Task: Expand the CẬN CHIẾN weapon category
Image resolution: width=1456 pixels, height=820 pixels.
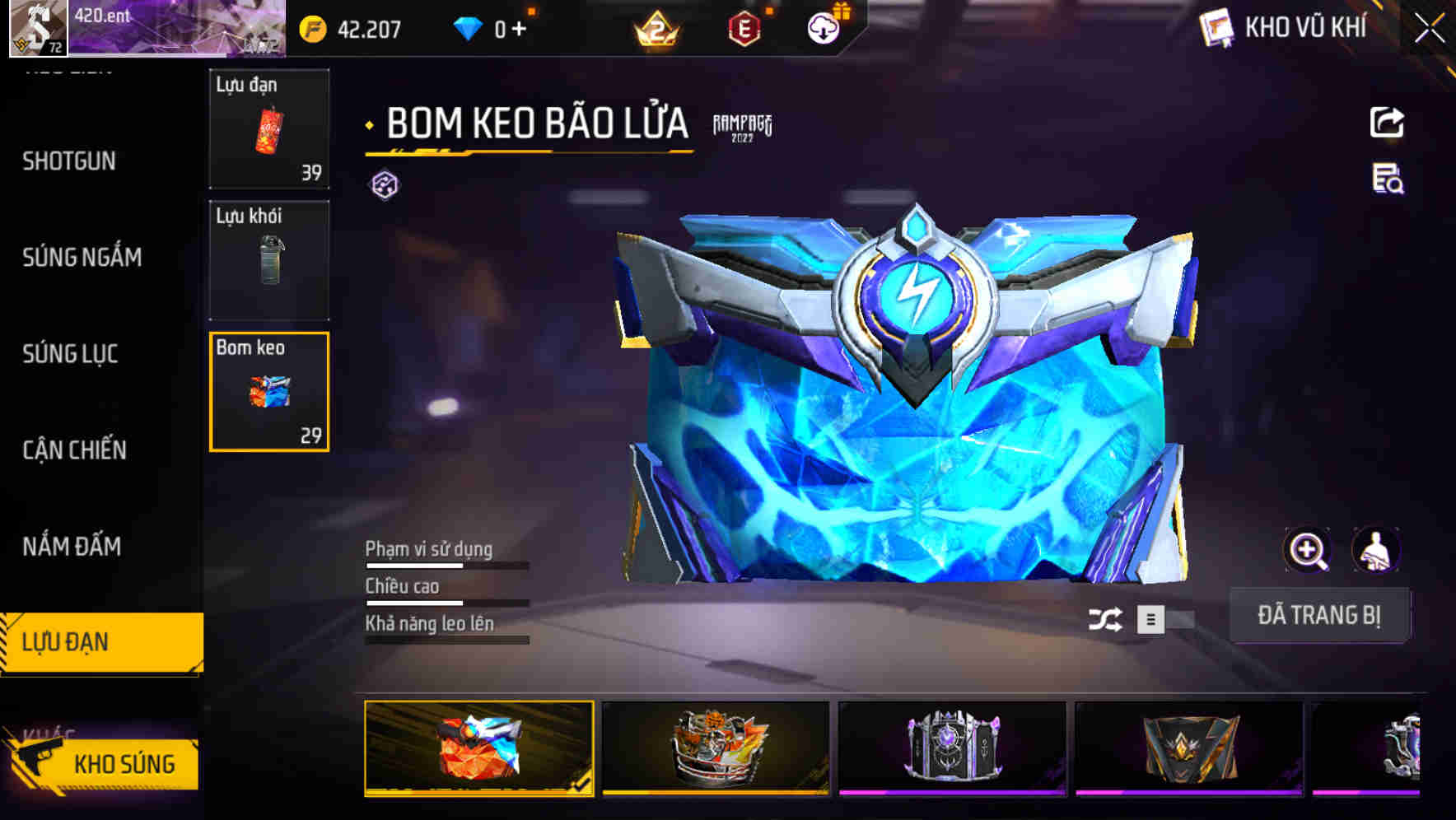Action: click(74, 451)
